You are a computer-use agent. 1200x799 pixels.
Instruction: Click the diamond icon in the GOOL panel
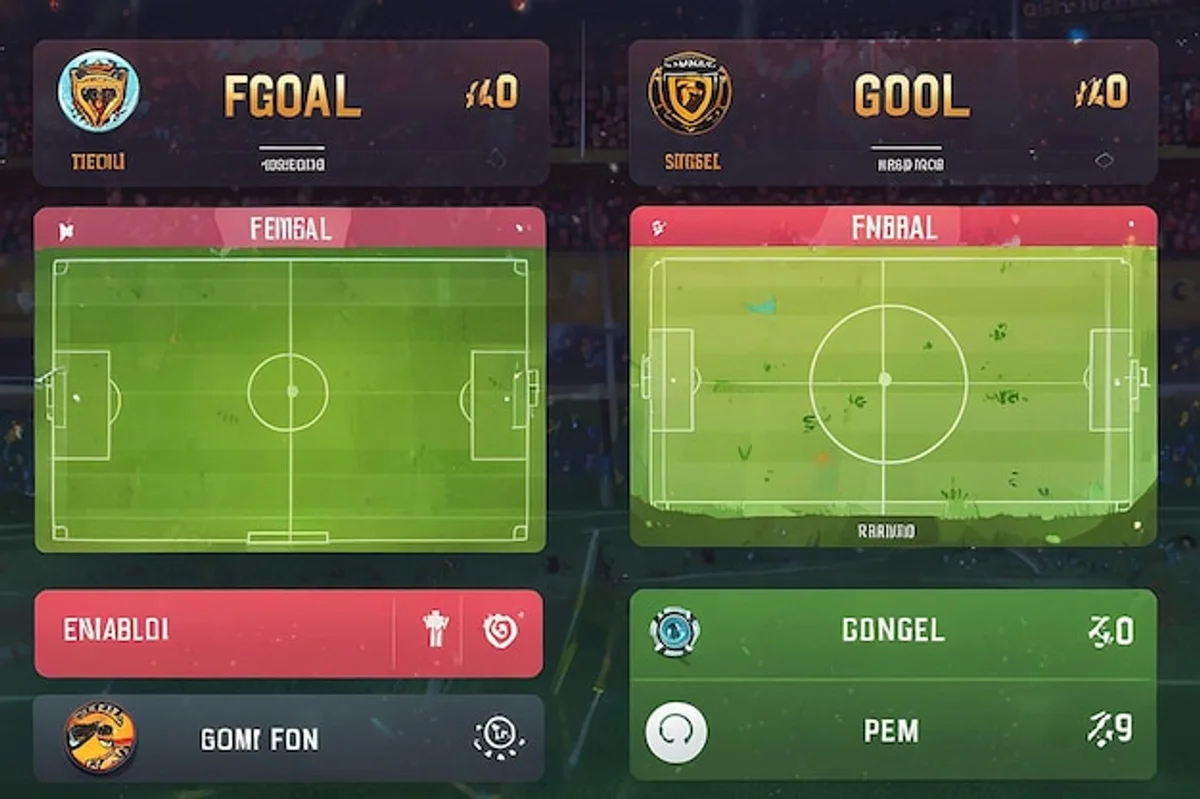pos(1104,159)
